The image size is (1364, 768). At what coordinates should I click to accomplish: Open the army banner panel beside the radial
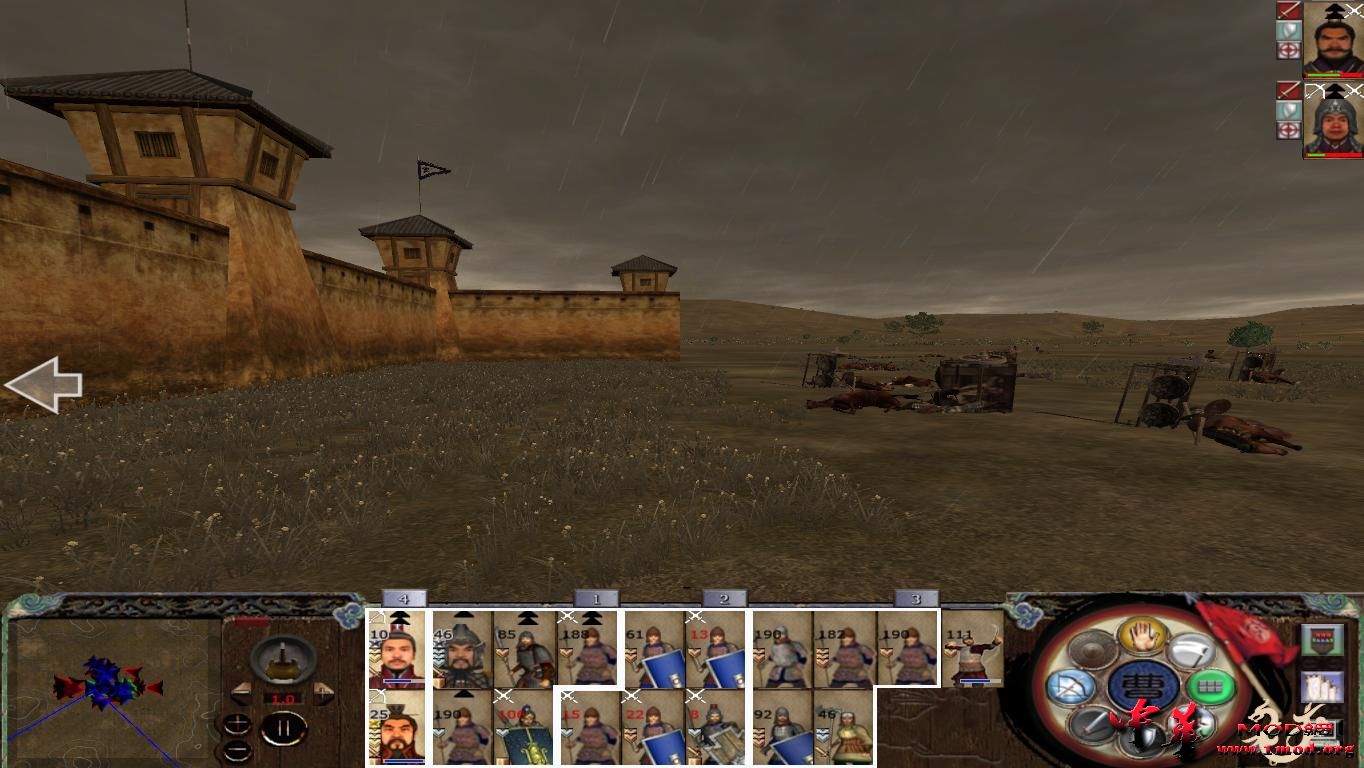[1324, 638]
